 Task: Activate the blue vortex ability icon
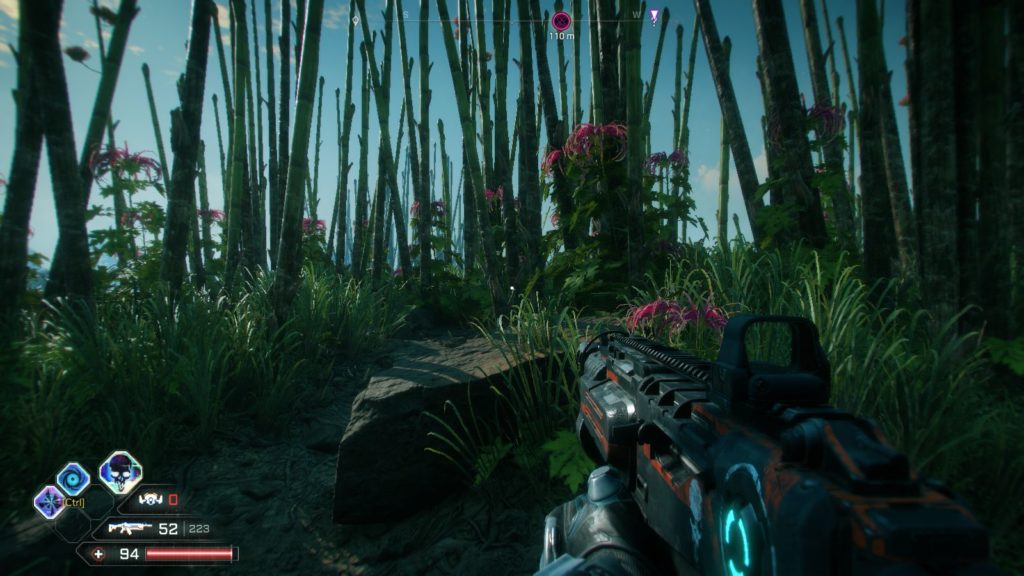click(73, 477)
